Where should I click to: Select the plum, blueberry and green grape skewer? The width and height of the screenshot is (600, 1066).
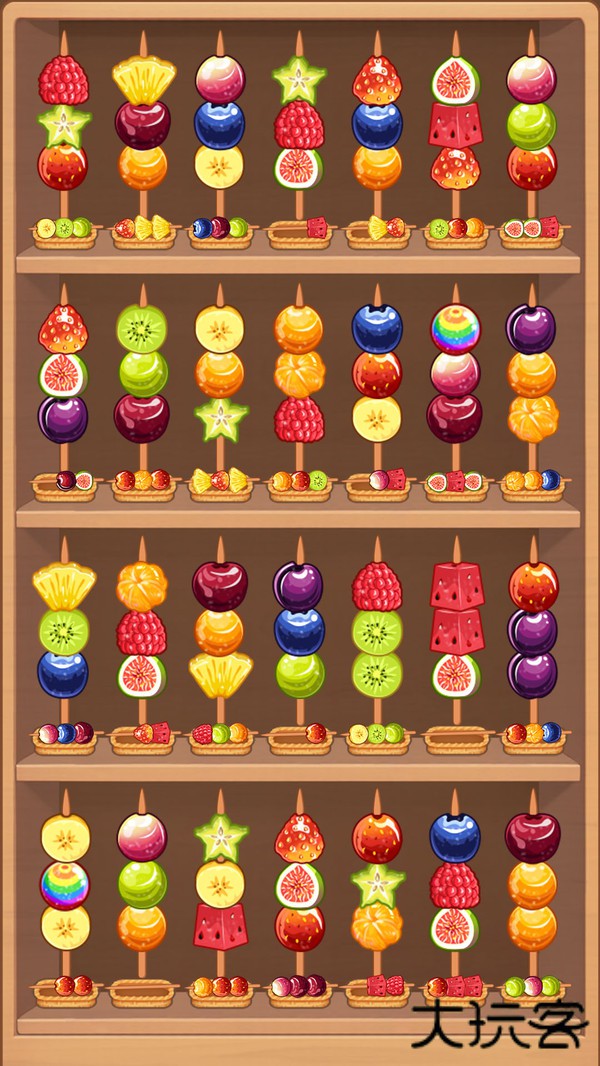[299, 631]
